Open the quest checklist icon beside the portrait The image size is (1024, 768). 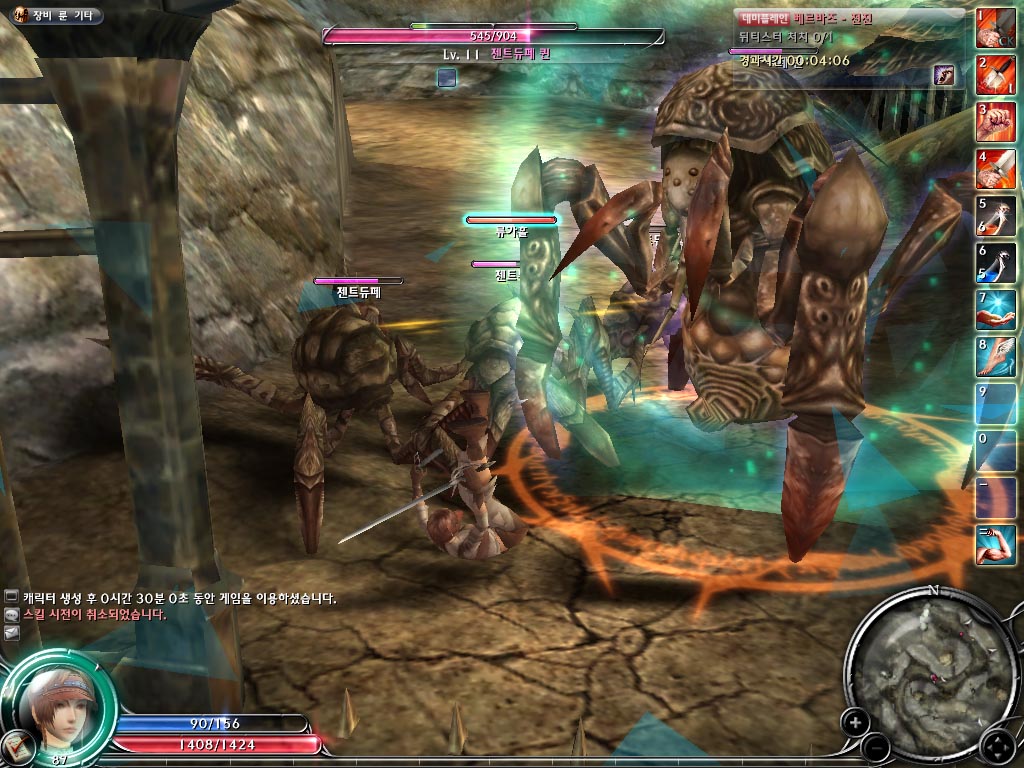pos(17,743)
